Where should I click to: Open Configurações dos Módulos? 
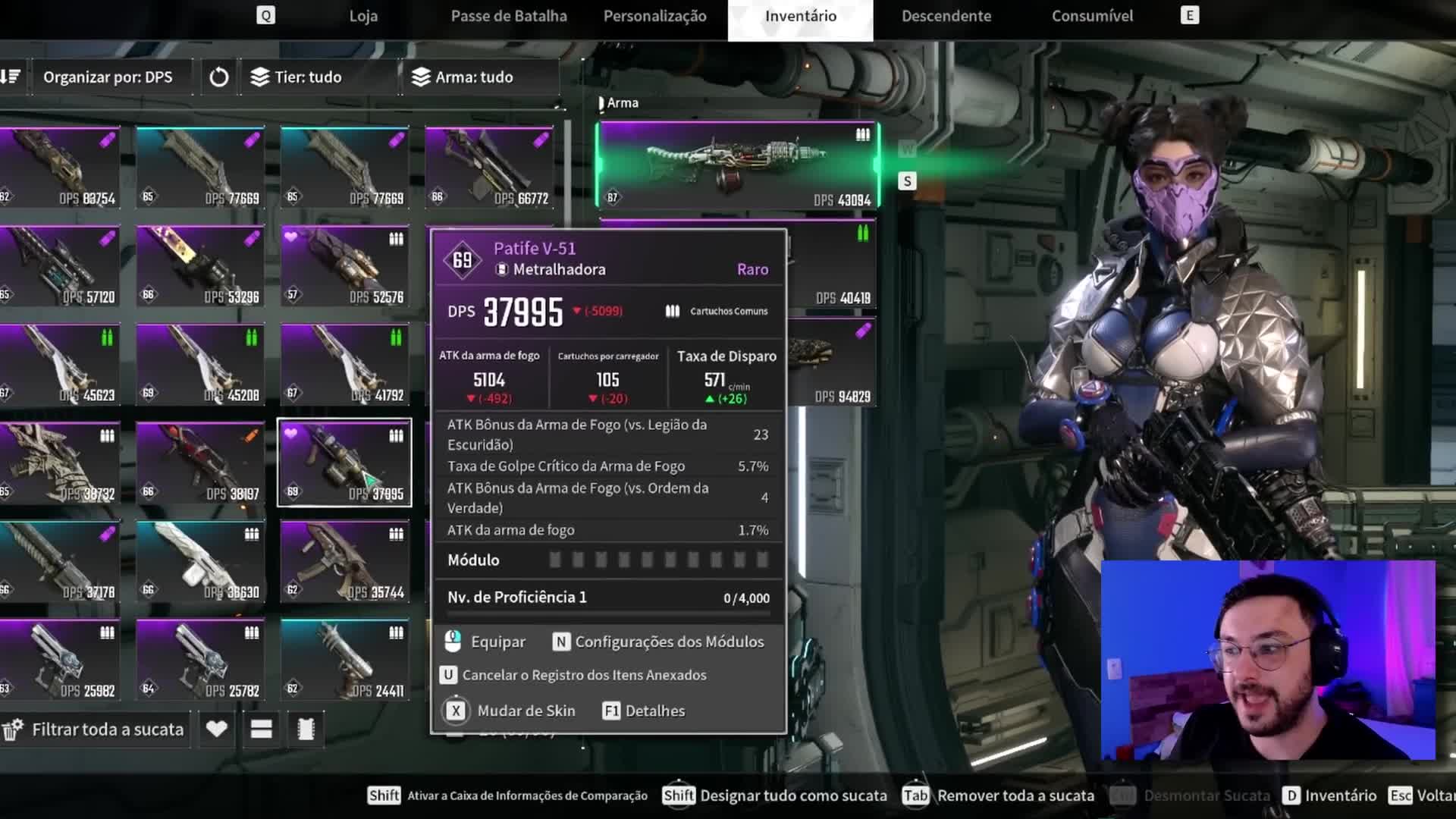click(x=658, y=642)
